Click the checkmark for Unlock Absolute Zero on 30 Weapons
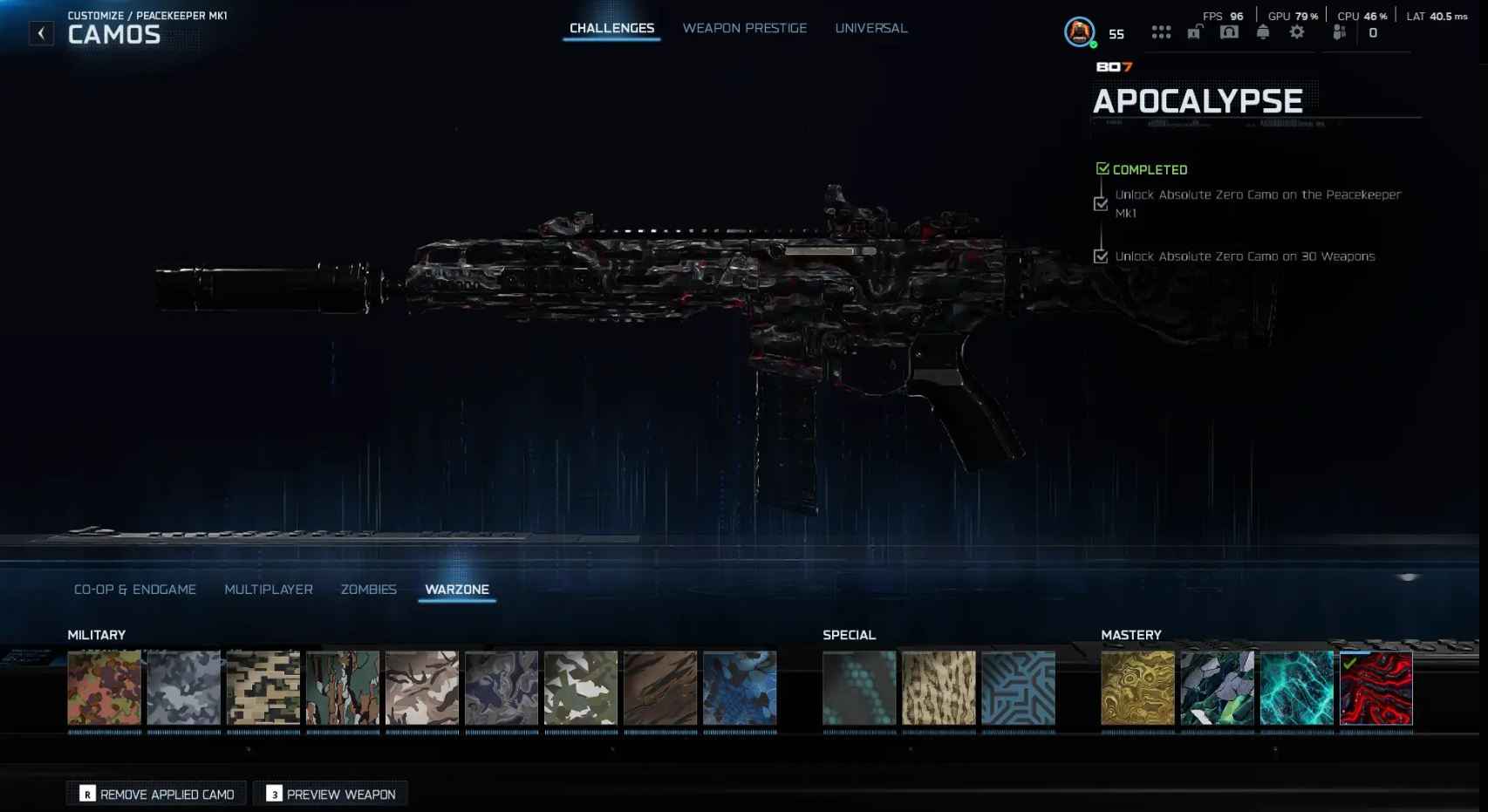Viewport: 1488px width, 812px height. 1100,256
